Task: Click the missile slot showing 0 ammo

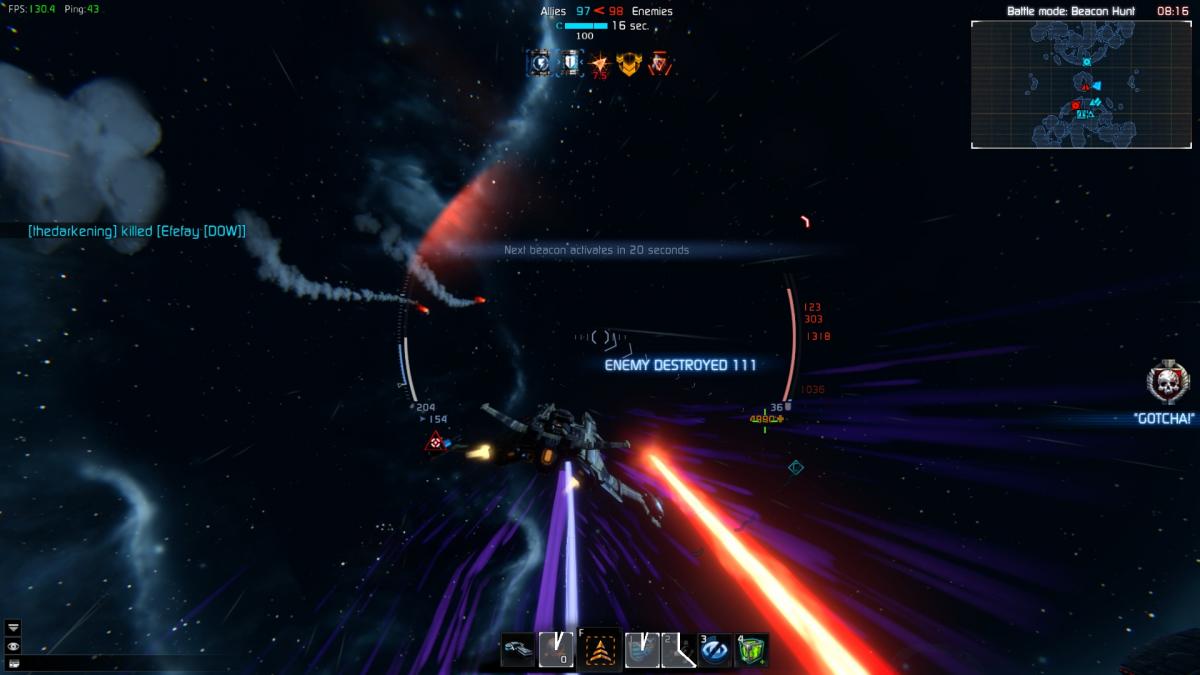Action: 556,650
